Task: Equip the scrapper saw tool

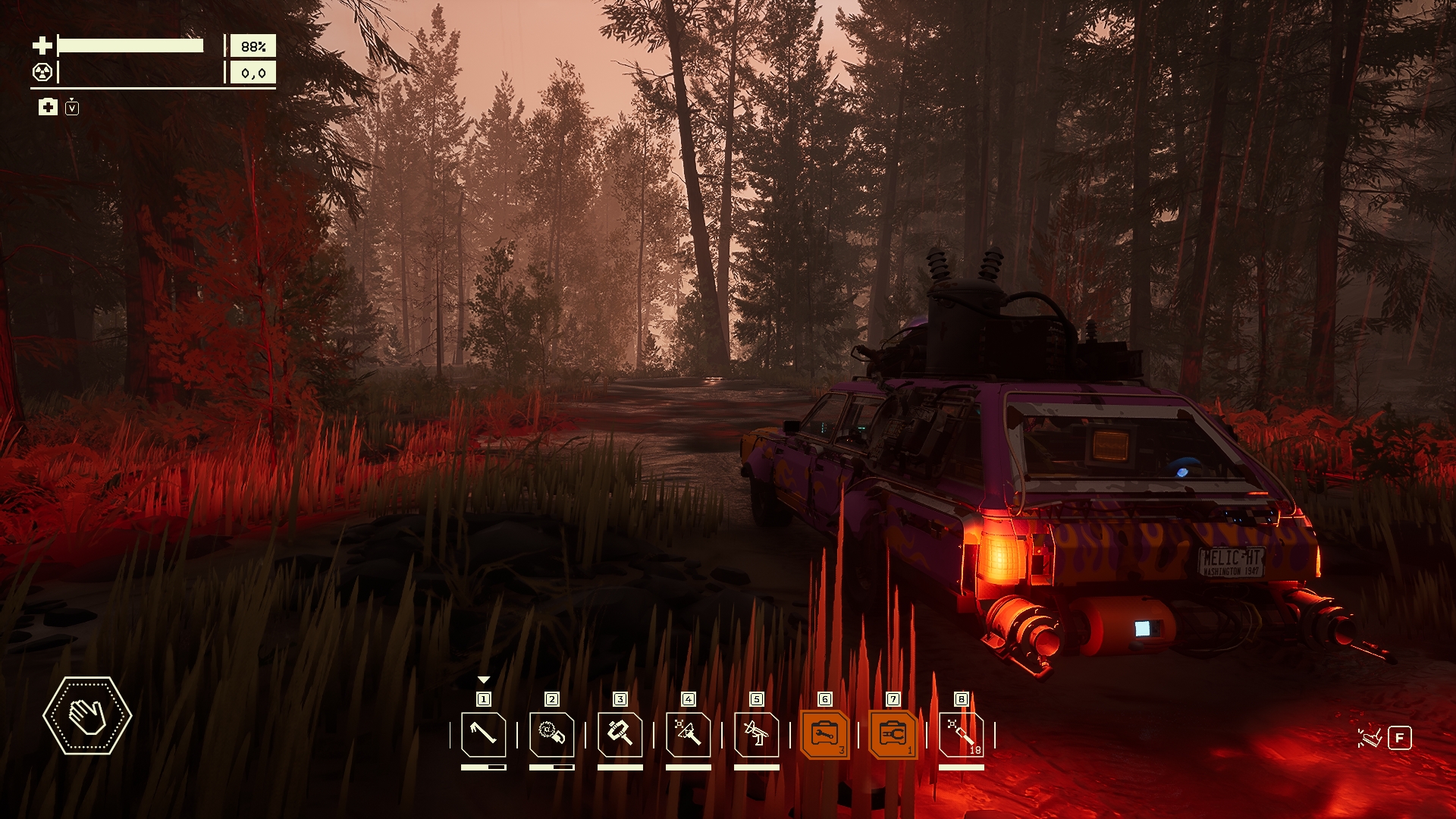Action: (551, 734)
